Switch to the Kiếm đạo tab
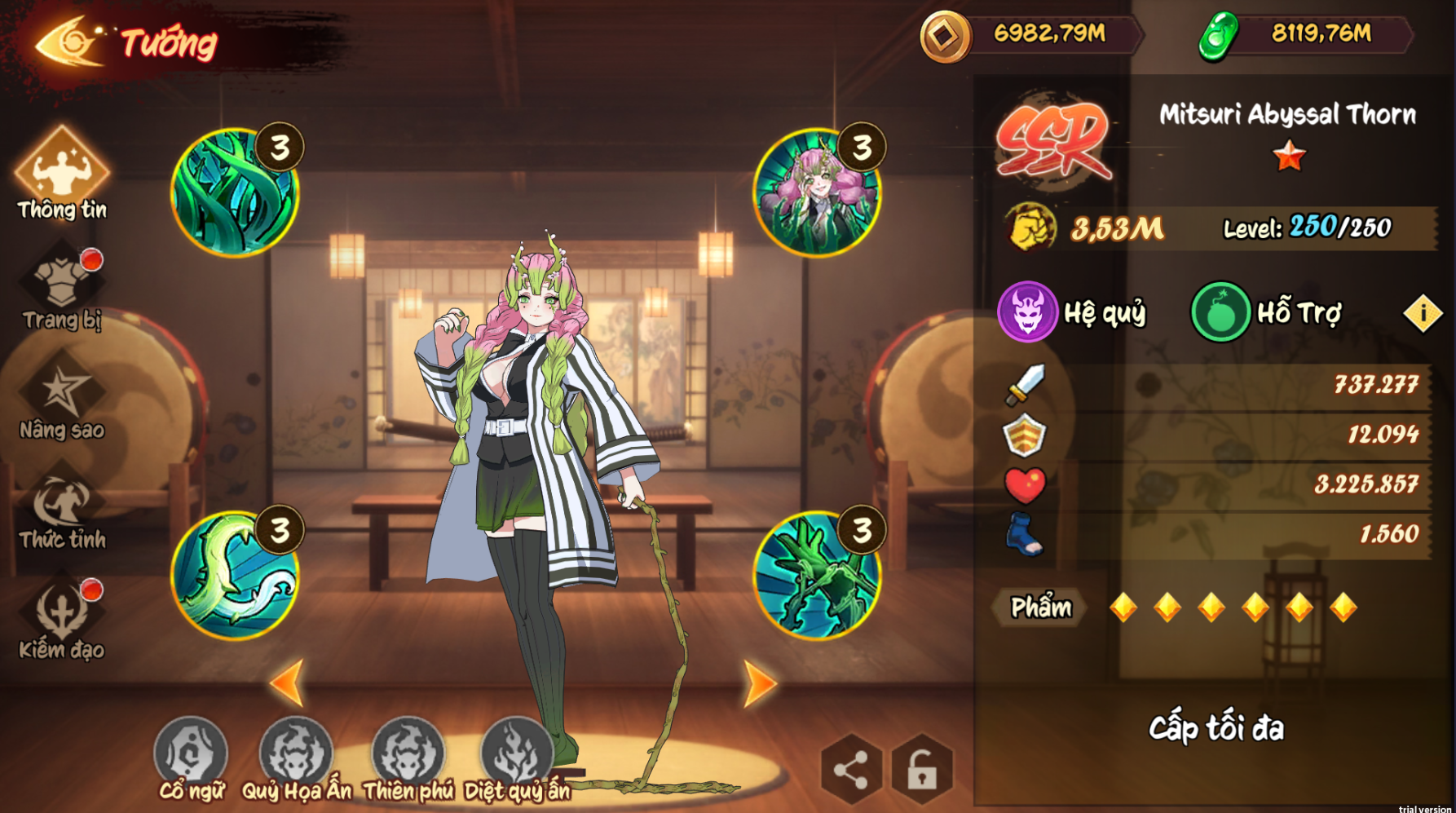The height and width of the screenshot is (813, 1456). coord(62,617)
